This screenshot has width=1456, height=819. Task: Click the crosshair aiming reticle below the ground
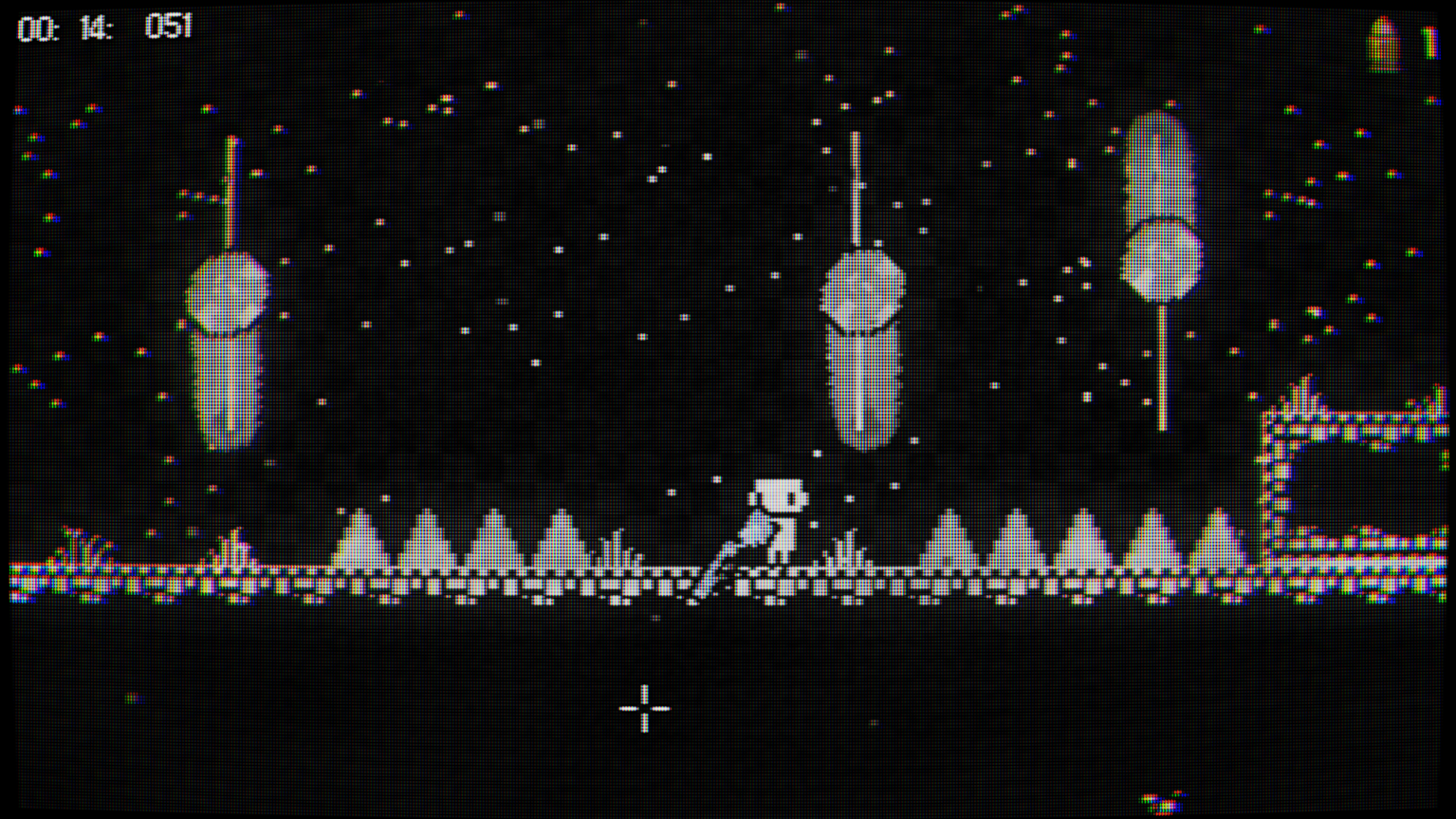click(643, 708)
